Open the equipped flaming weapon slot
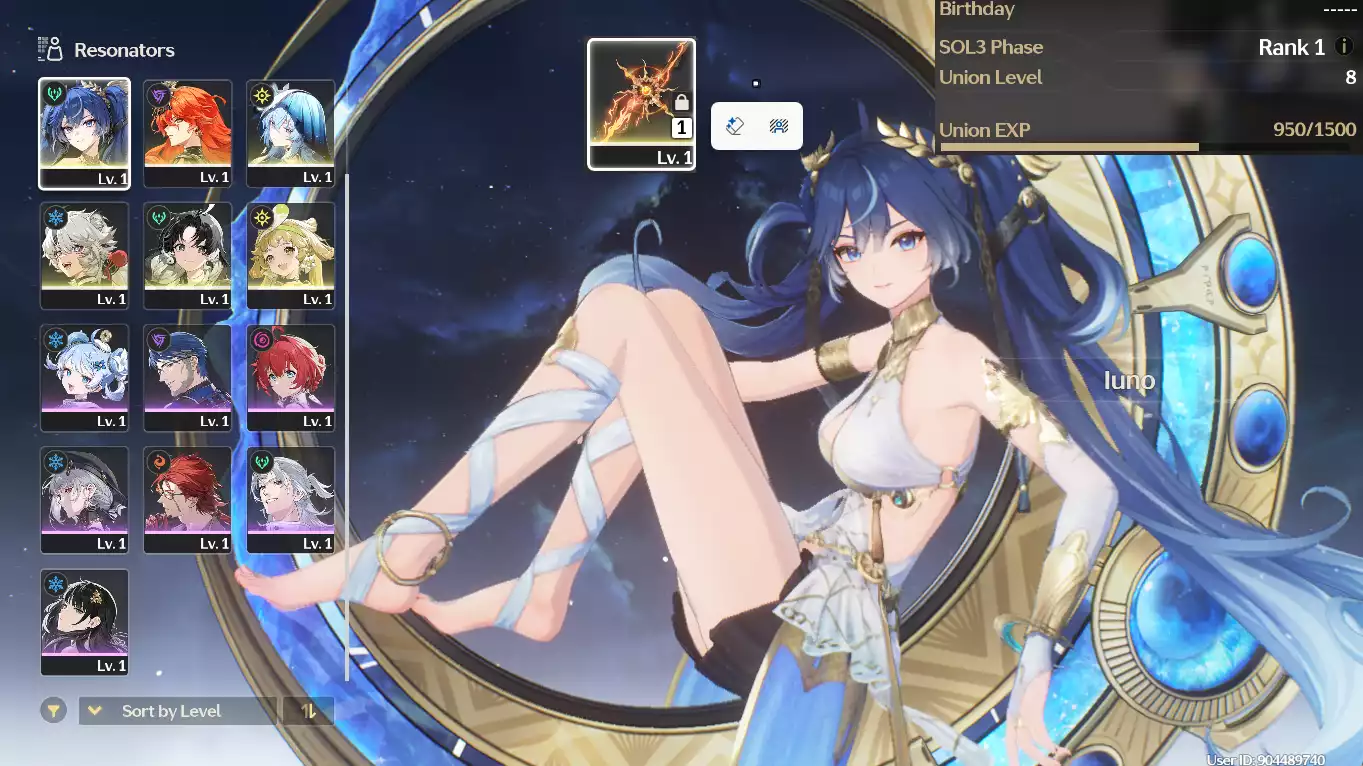Screen dimensions: 1363x766 click(641, 104)
